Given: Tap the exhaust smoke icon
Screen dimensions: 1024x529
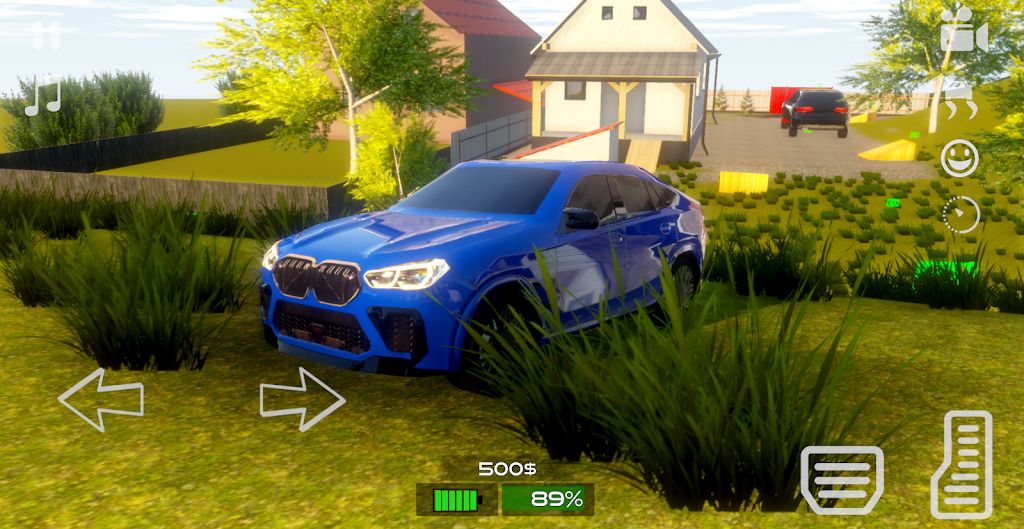Looking at the screenshot, I should (x=961, y=100).
